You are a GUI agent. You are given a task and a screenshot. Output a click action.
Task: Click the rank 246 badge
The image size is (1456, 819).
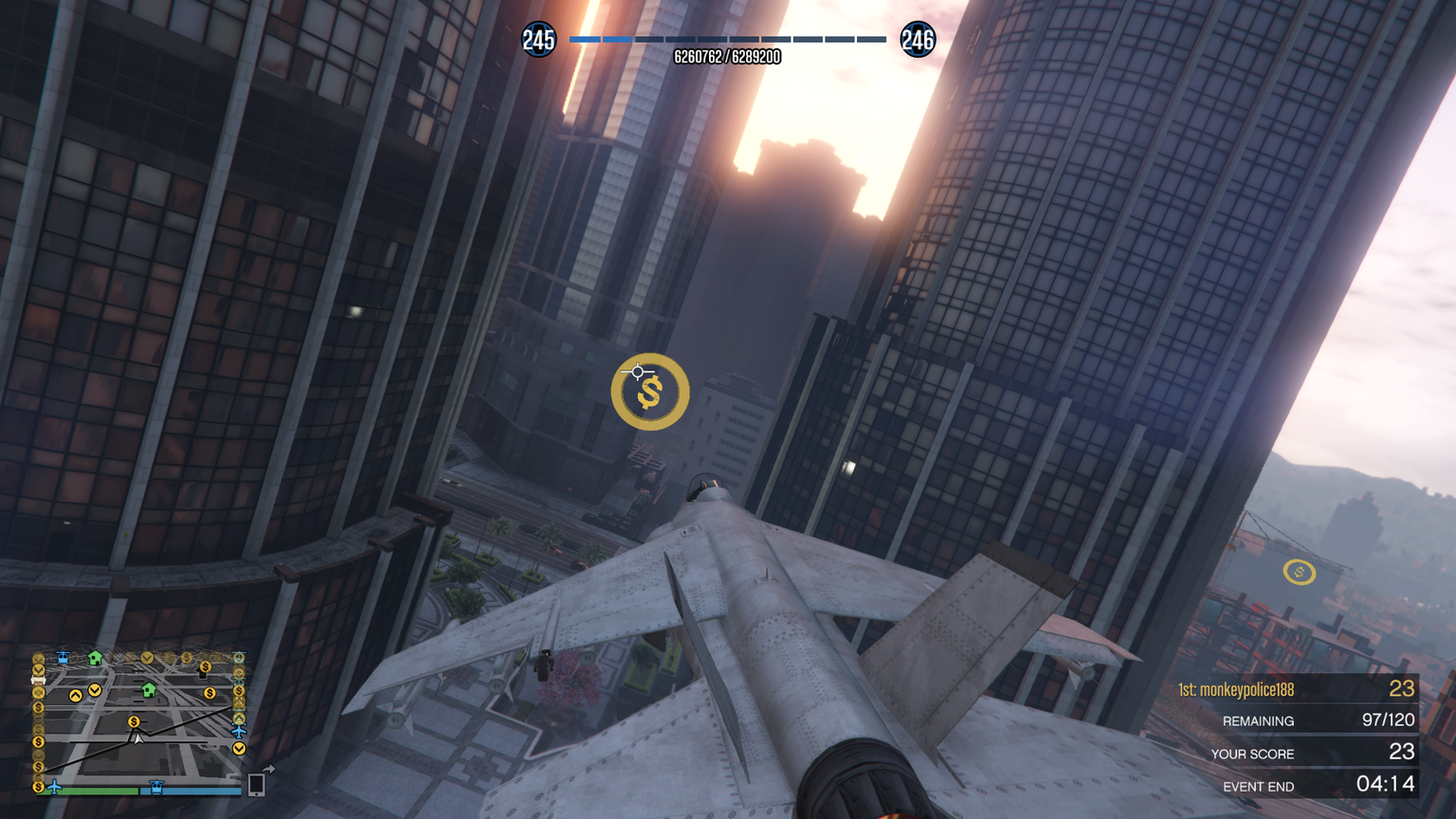[917, 40]
